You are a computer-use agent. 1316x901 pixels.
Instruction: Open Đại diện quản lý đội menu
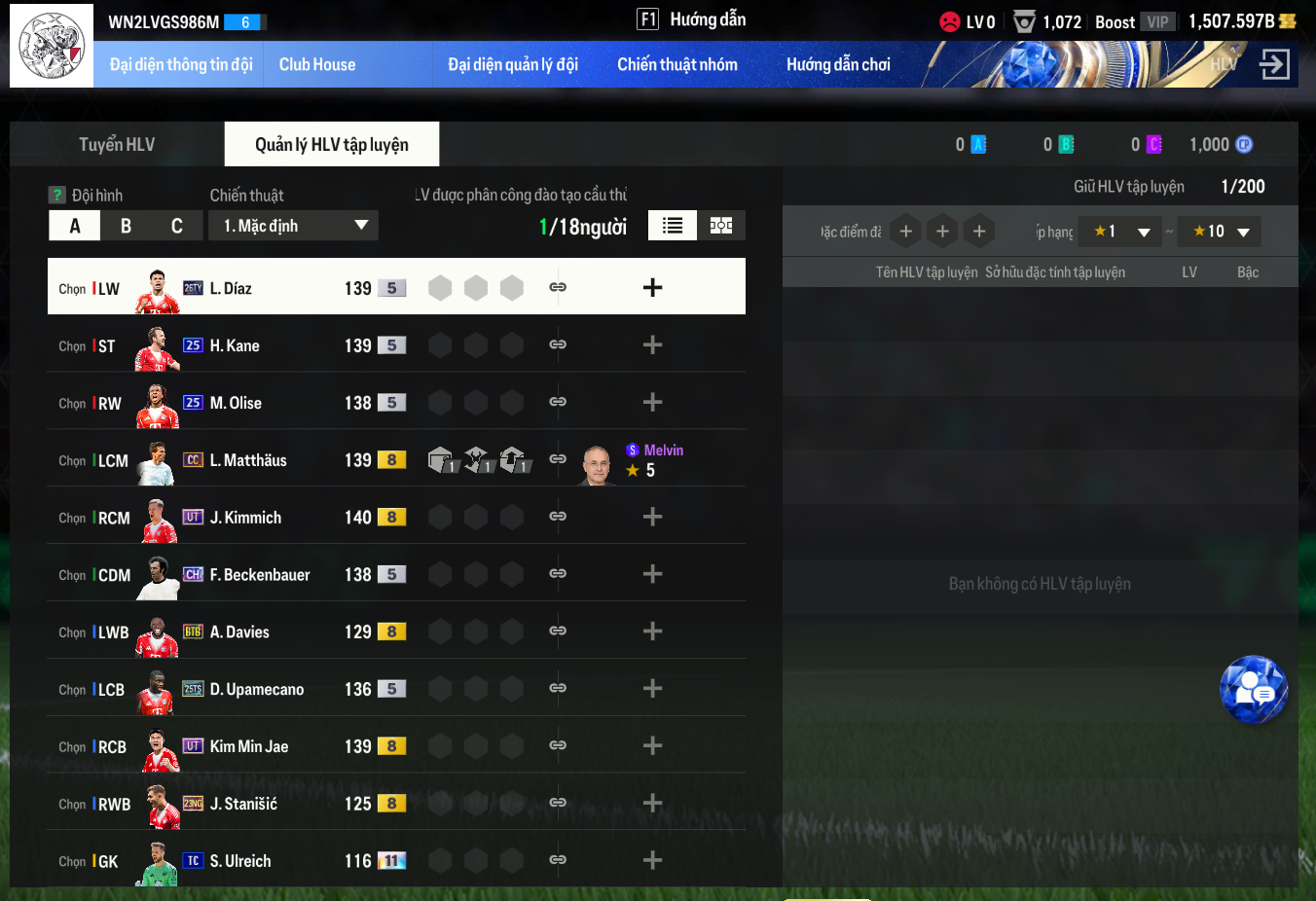click(x=513, y=65)
